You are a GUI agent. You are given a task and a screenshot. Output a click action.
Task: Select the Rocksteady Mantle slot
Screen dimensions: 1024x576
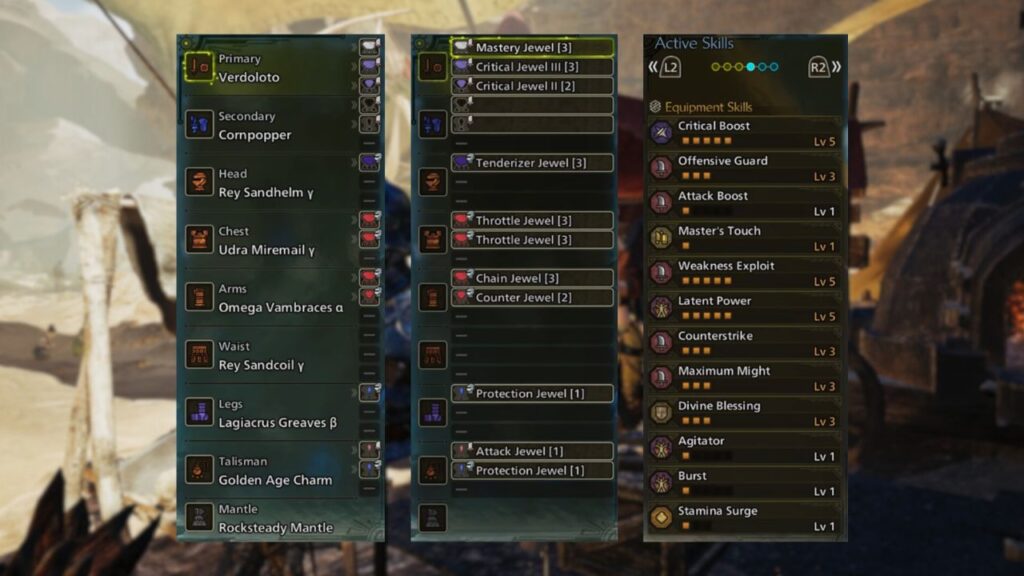[x=268, y=518]
